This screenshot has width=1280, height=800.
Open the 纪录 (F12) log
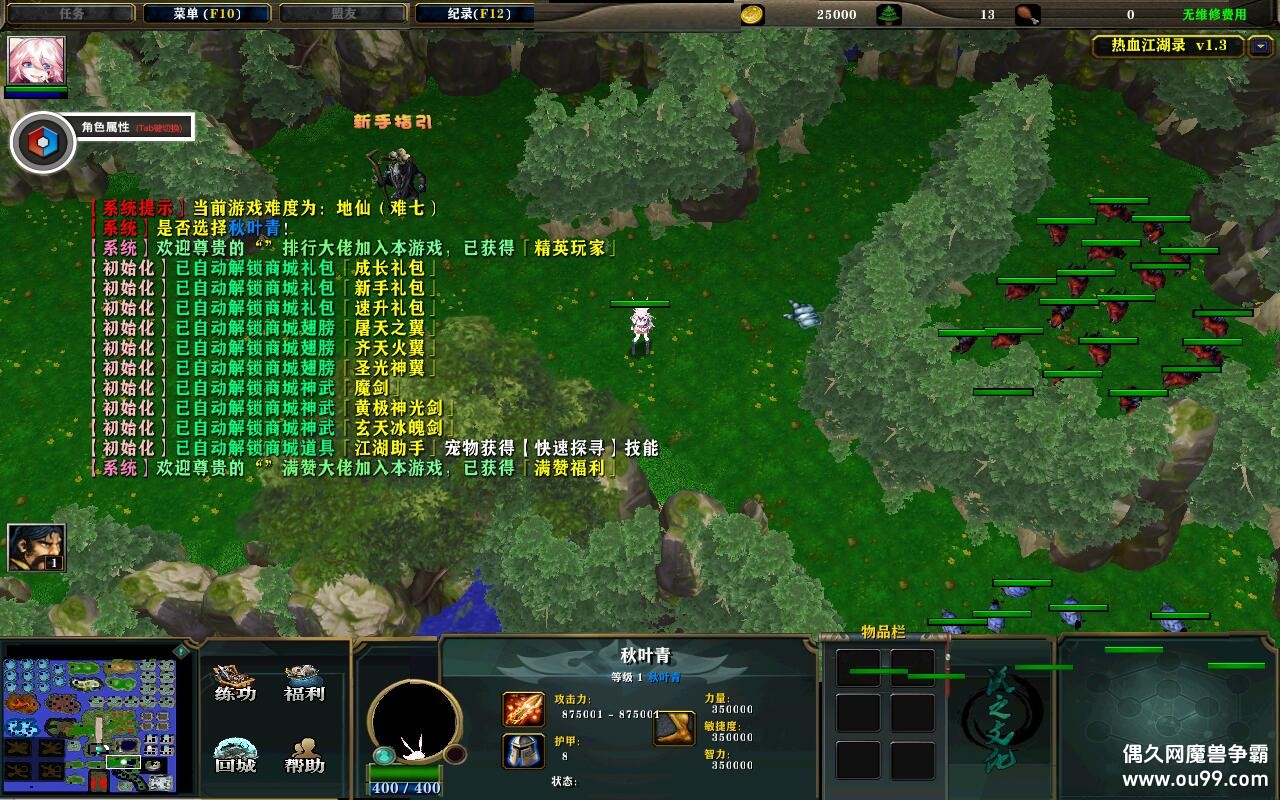[476, 14]
